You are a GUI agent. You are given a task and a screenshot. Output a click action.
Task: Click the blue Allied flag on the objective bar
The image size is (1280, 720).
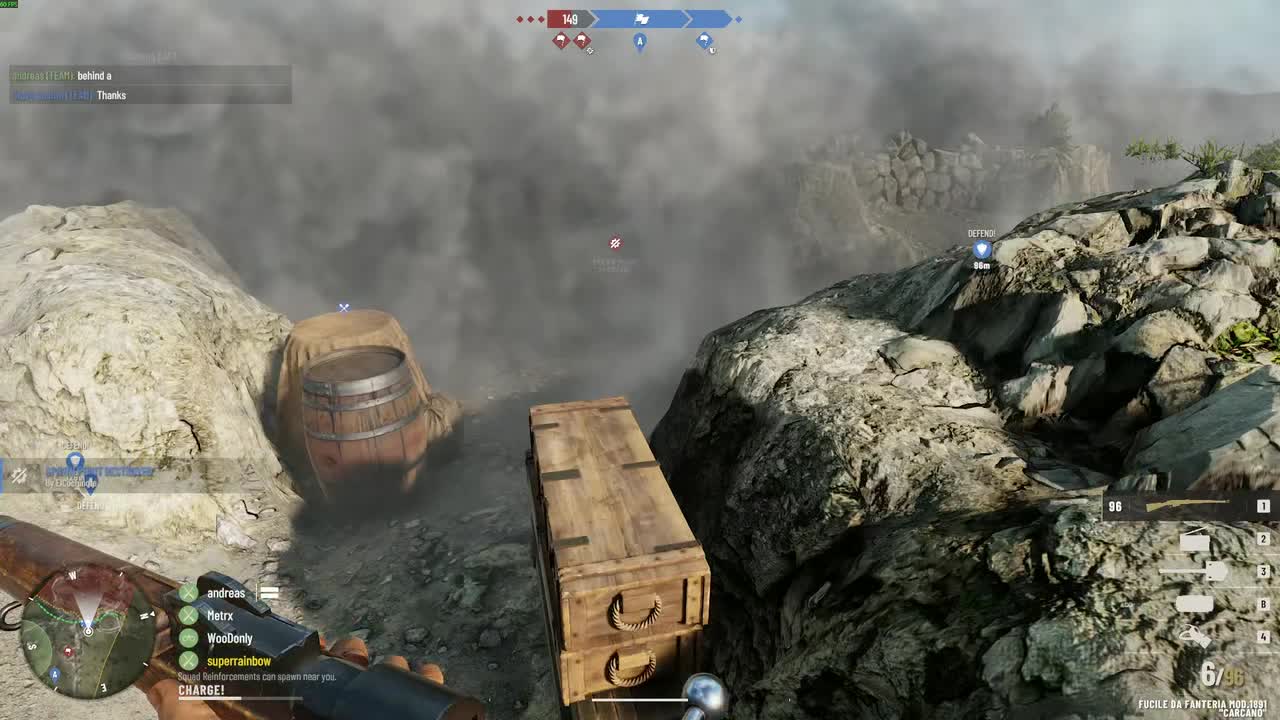(643, 18)
